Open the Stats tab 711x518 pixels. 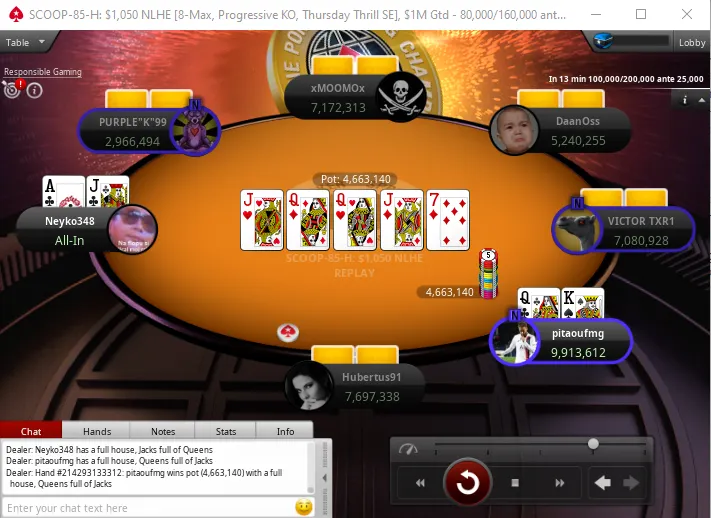click(x=225, y=431)
